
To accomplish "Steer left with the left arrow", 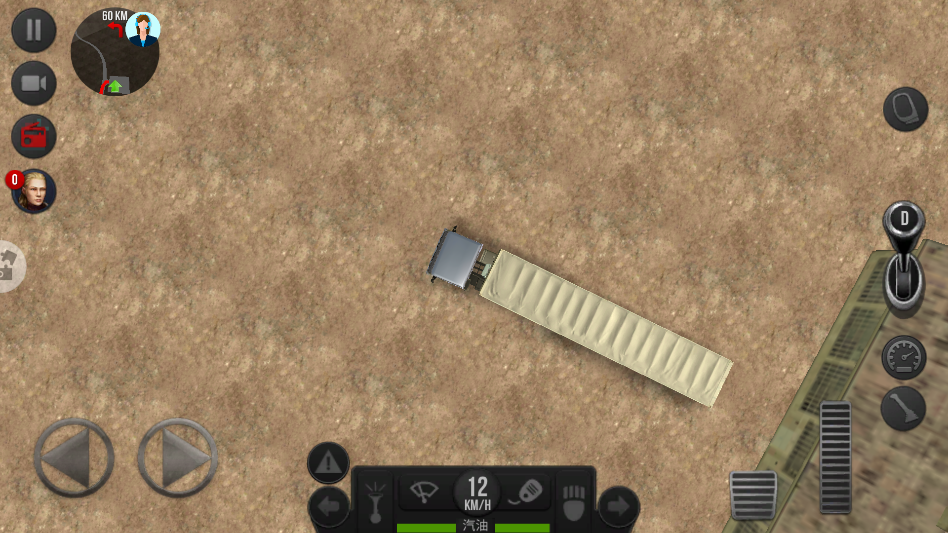I will (74, 458).
